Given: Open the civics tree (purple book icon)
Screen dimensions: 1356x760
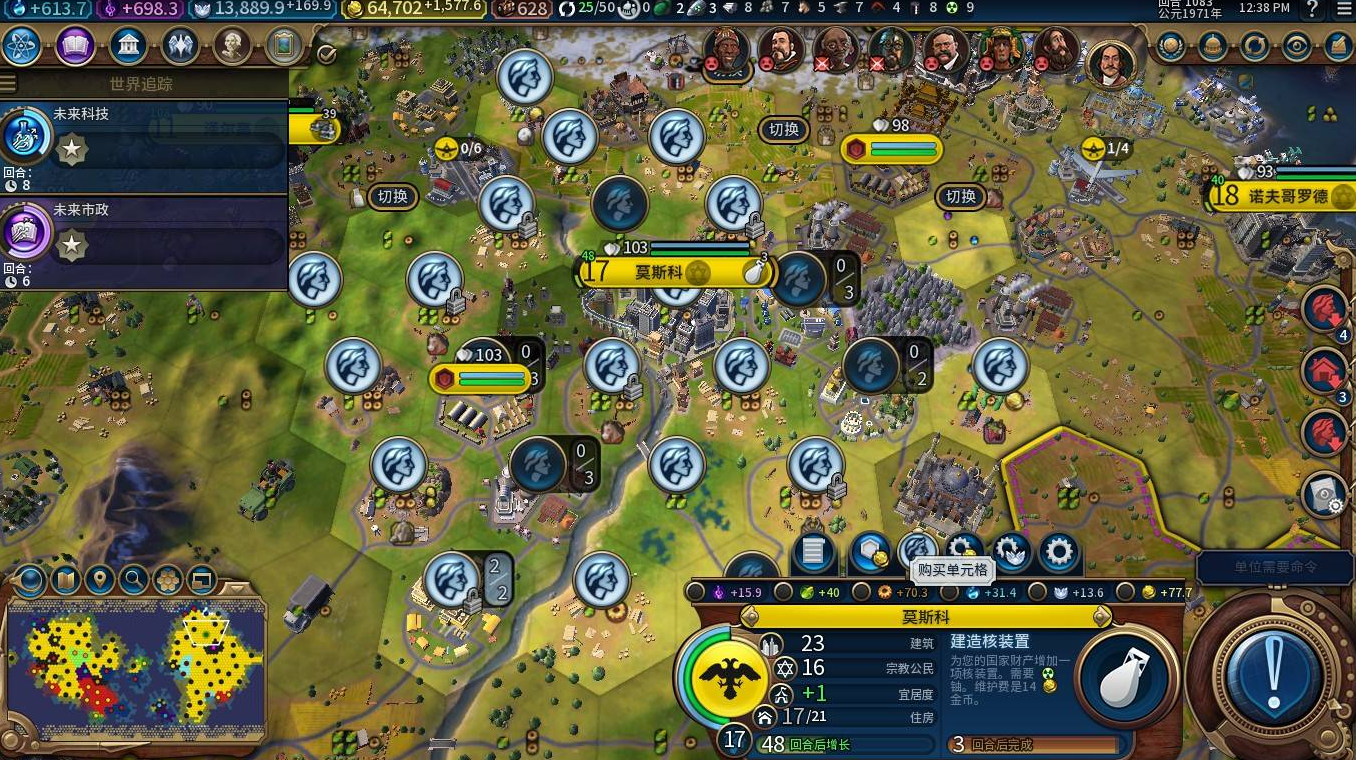Looking at the screenshot, I should (x=75, y=45).
